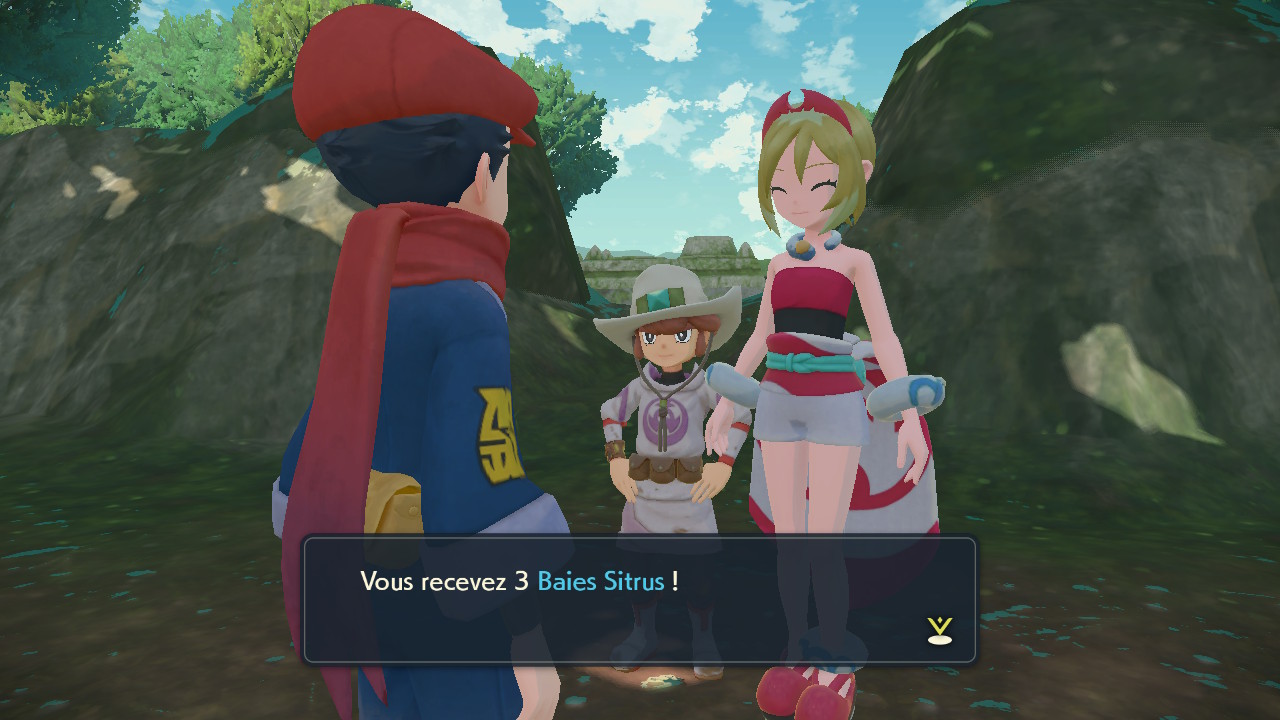Advance dialogue with the yellow continue arrow
The height and width of the screenshot is (720, 1280).
pyautogui.click(x=939, y=630)
